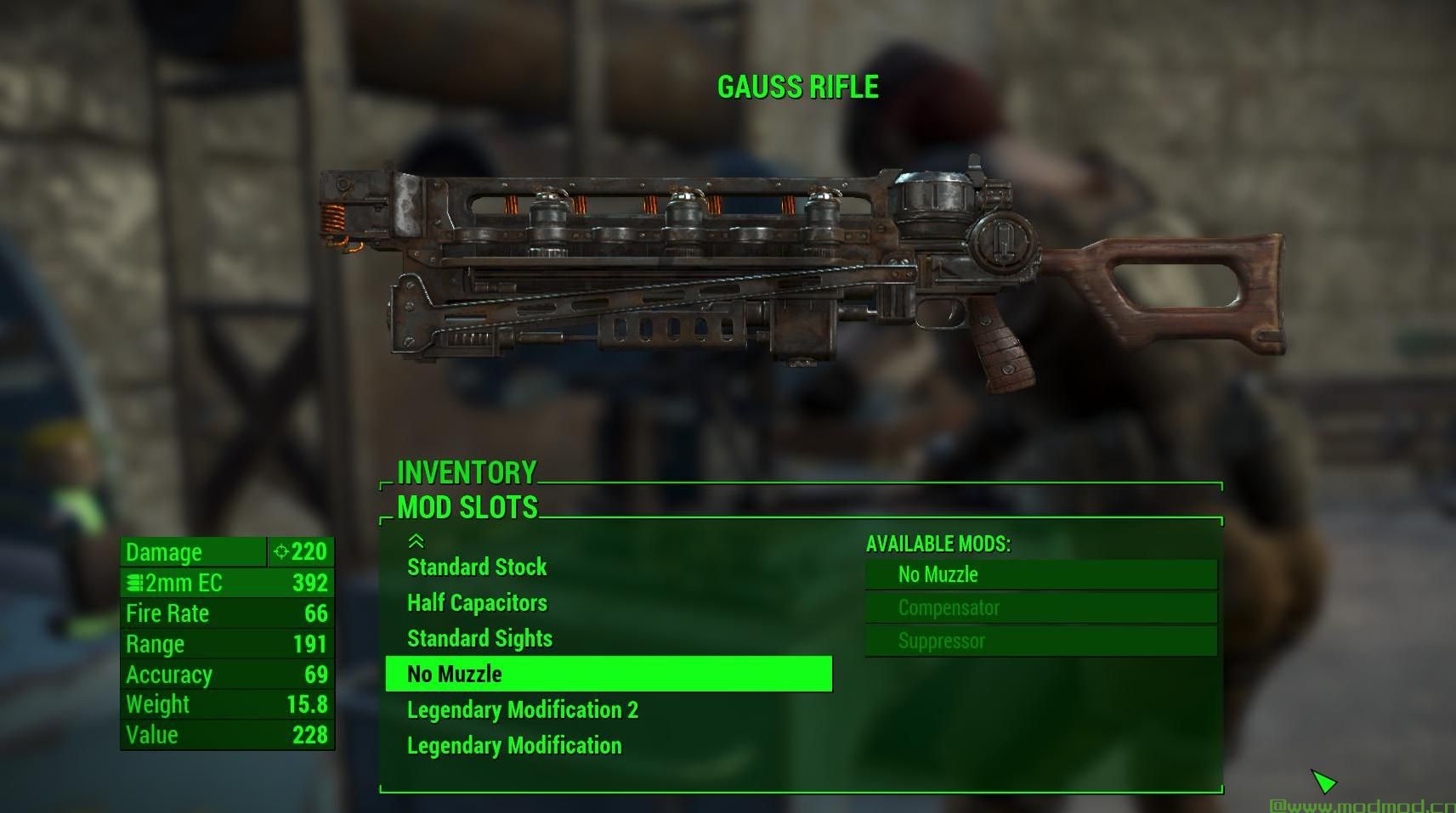Pick No Muzzle from available mods
Image resolution: width=1456 pixels, height=813 pixels.
point(1040,575)
